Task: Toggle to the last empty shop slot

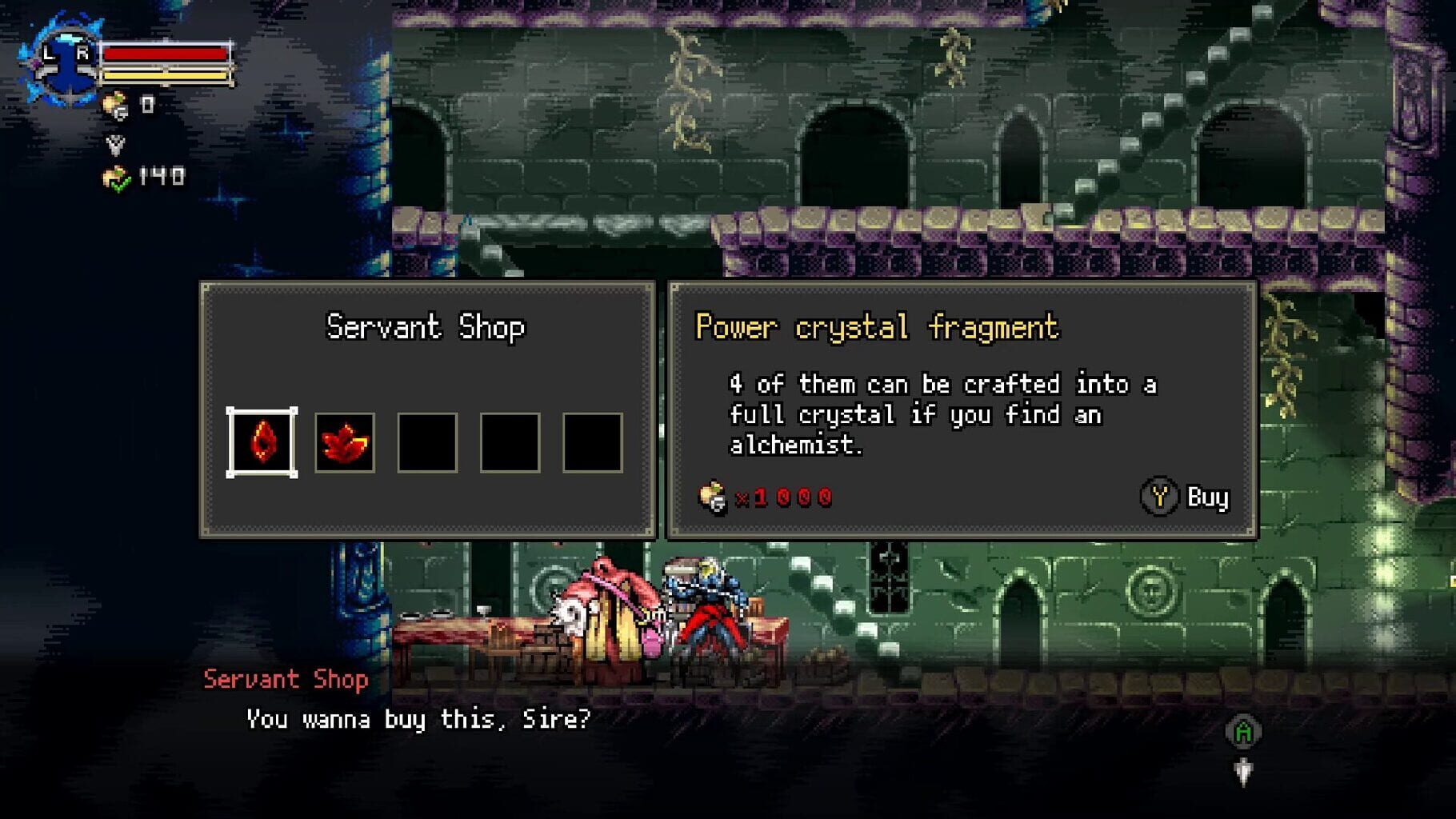Action: [x=594, y=440]
